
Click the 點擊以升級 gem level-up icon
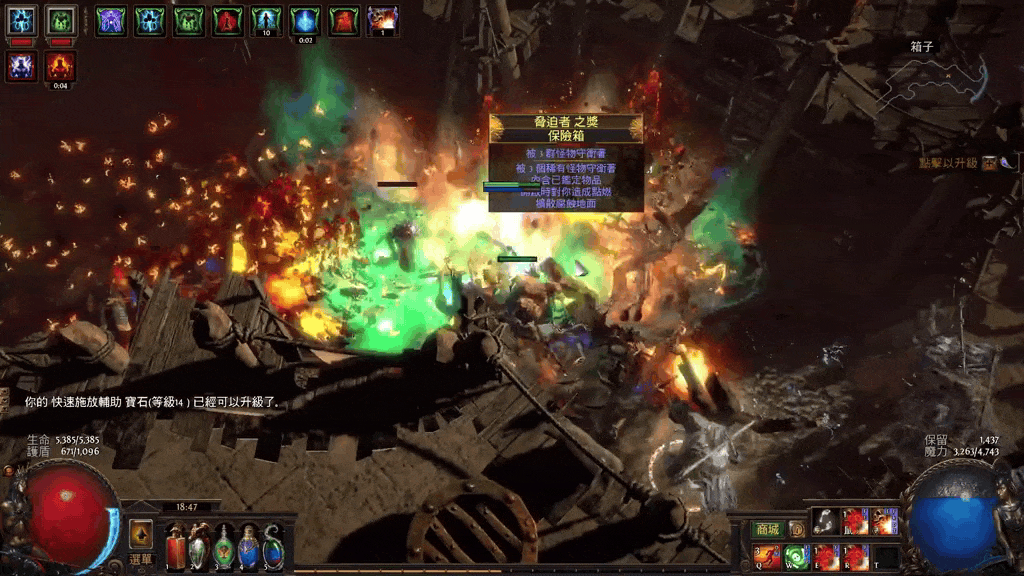988,163
